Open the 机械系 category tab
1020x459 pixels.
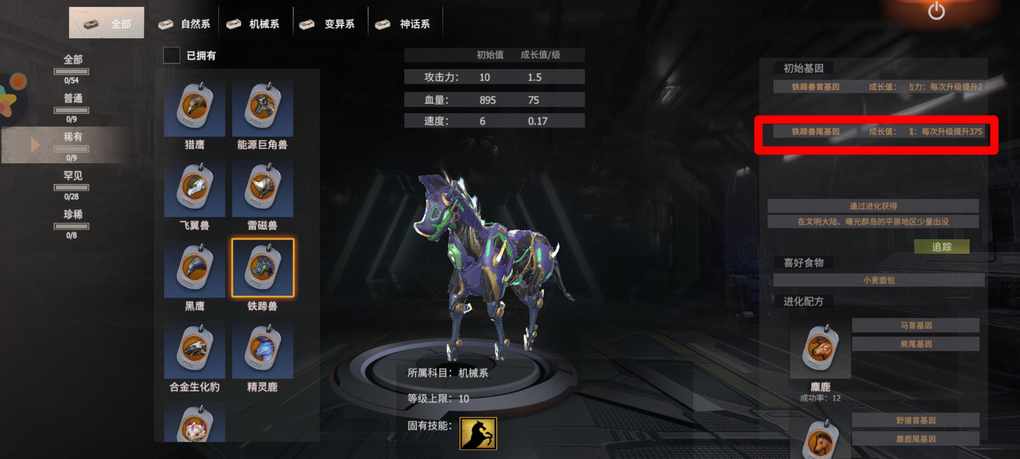coord(255,23)
